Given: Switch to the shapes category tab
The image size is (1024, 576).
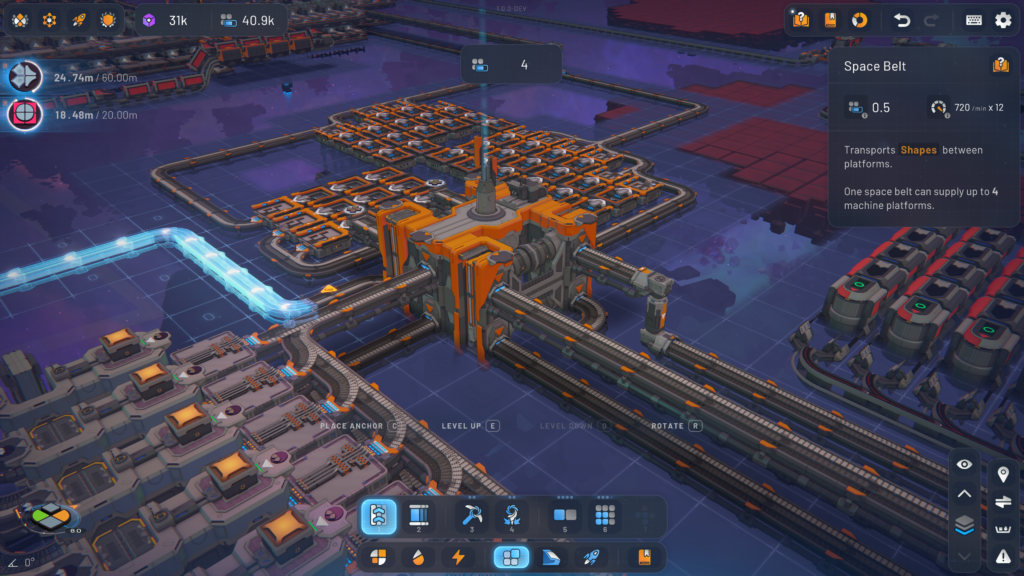Looking at the screenshot, I should click(x=378, y=557).
